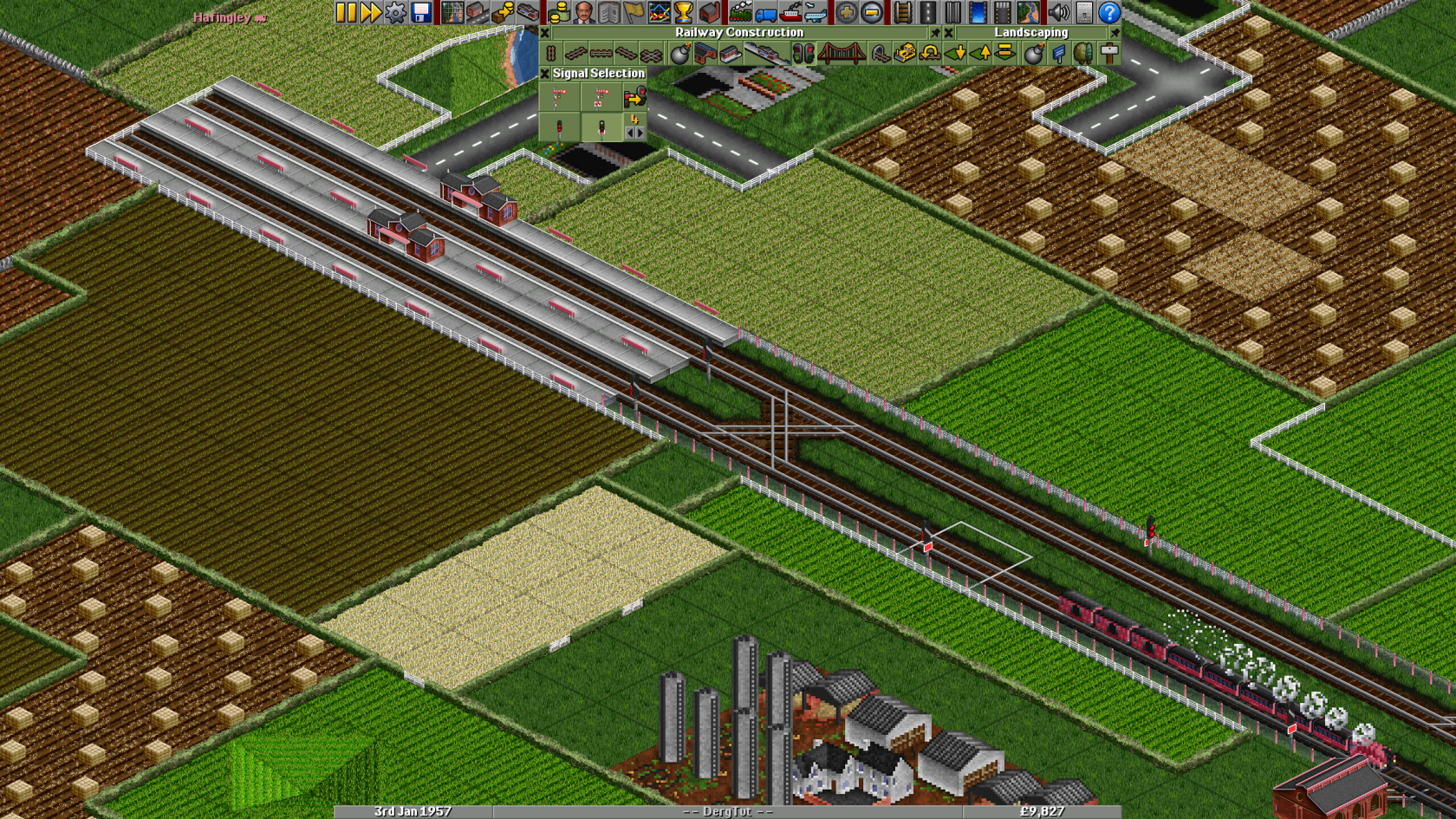Select the level land tool
1456x819 pixels.
pyautogui.click(x=1004, y=53)
